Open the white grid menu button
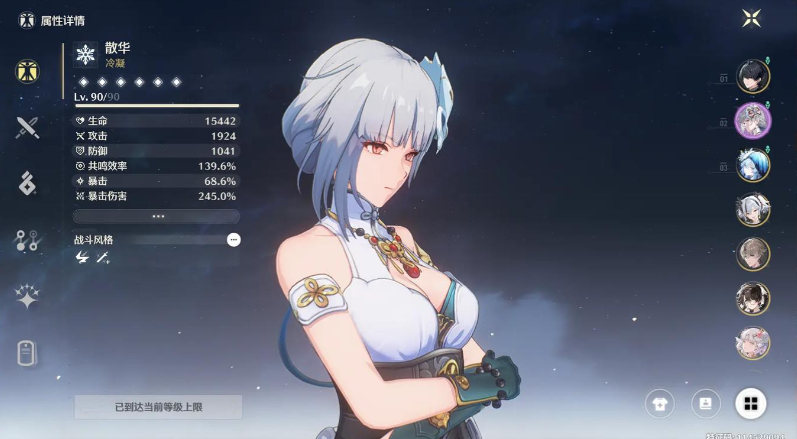 pos(750,404)
